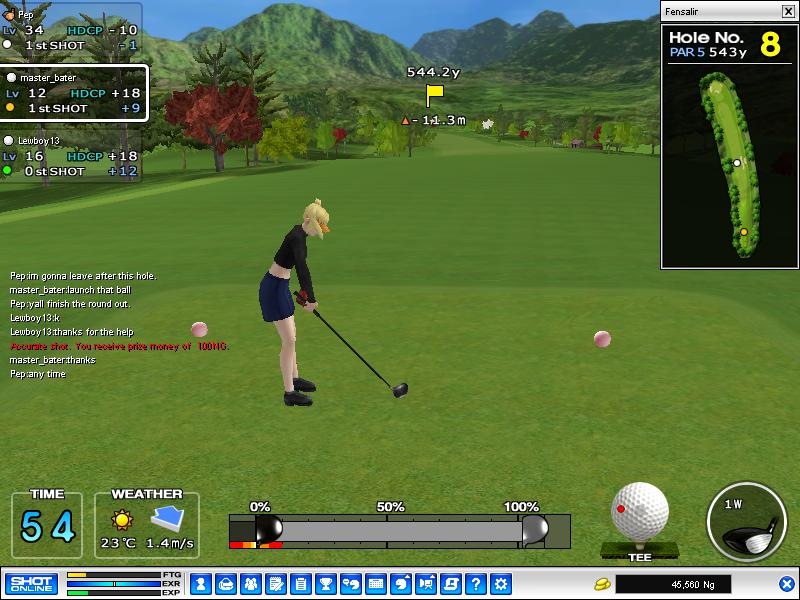Open the help question mark icon
Screen dimensions: 800x600
[x=476, y=583]
